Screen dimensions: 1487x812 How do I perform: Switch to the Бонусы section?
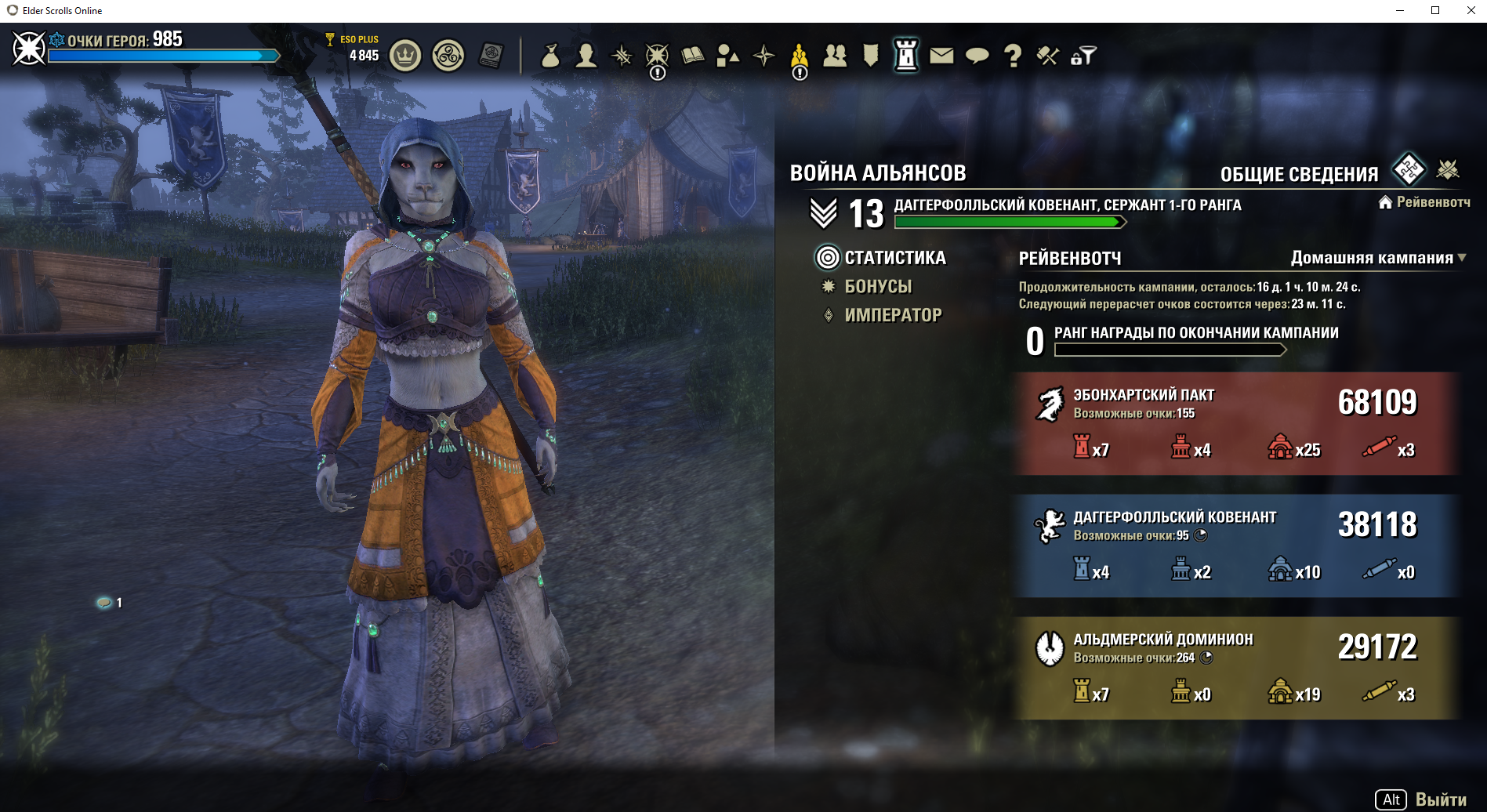pyautogui.click(x=878, y=287)
